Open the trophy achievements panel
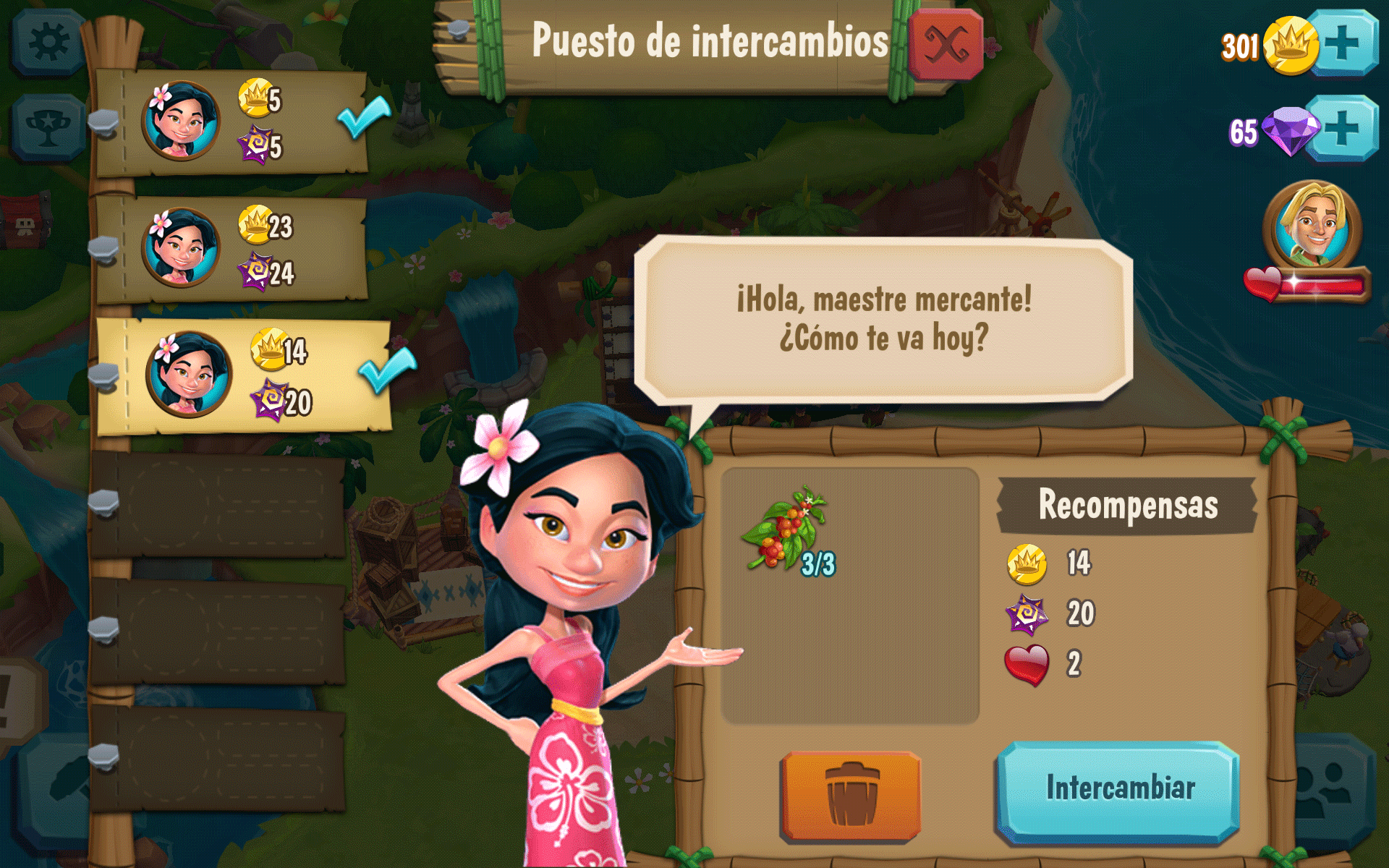 click(48, 128)
